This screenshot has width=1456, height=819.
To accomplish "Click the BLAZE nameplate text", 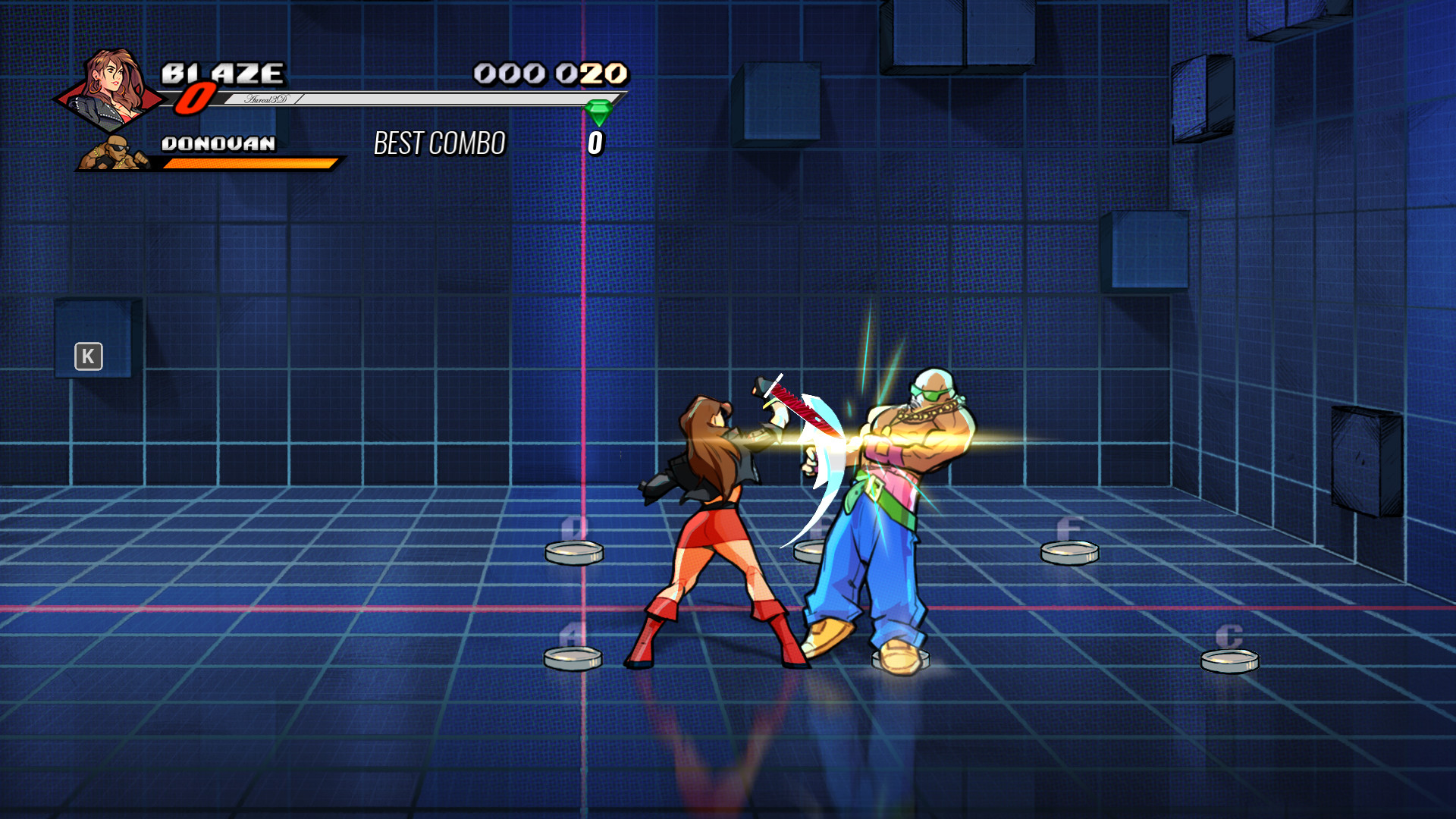I will point(222,74).
